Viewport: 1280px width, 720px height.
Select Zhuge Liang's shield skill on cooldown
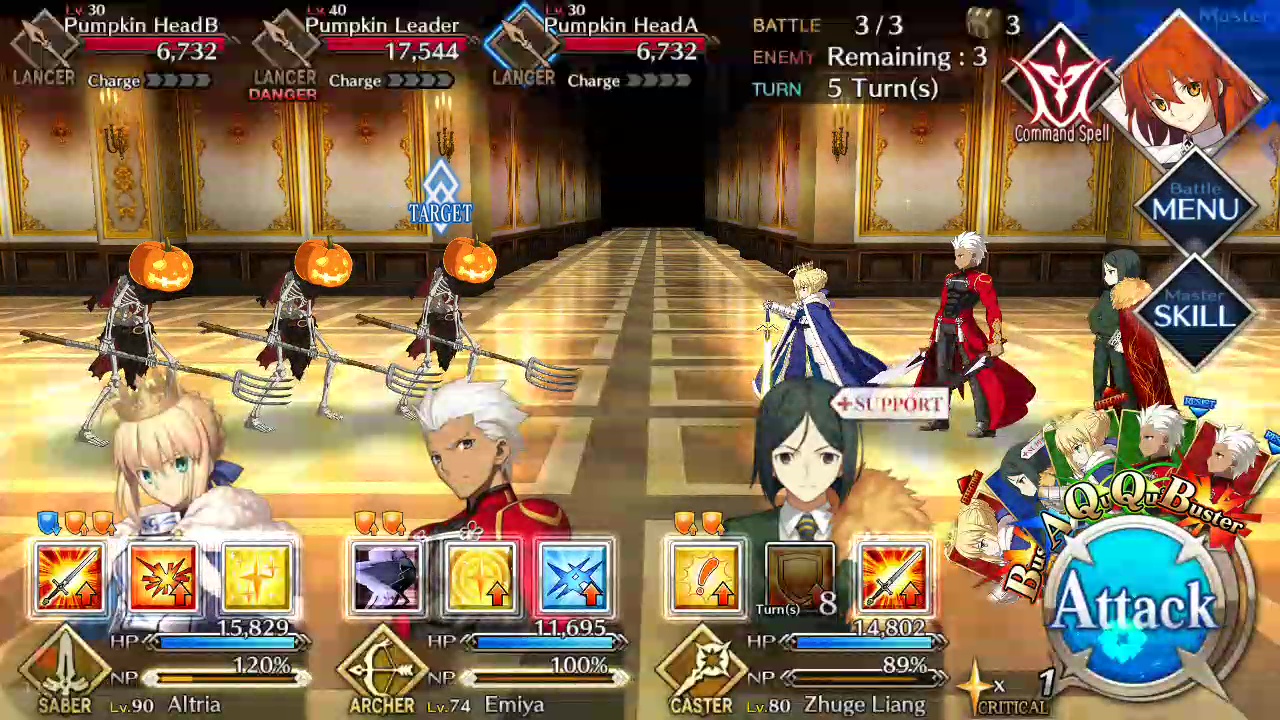799,578
